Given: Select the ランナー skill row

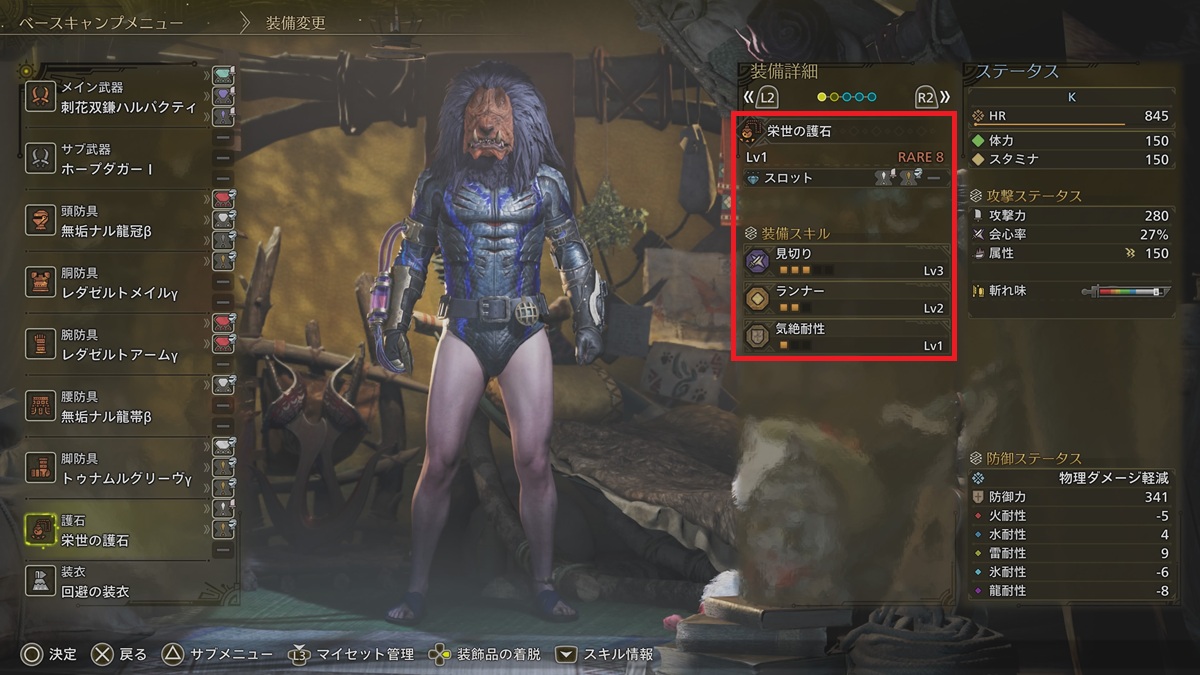Looking at the screenshot, I should 845,299.
